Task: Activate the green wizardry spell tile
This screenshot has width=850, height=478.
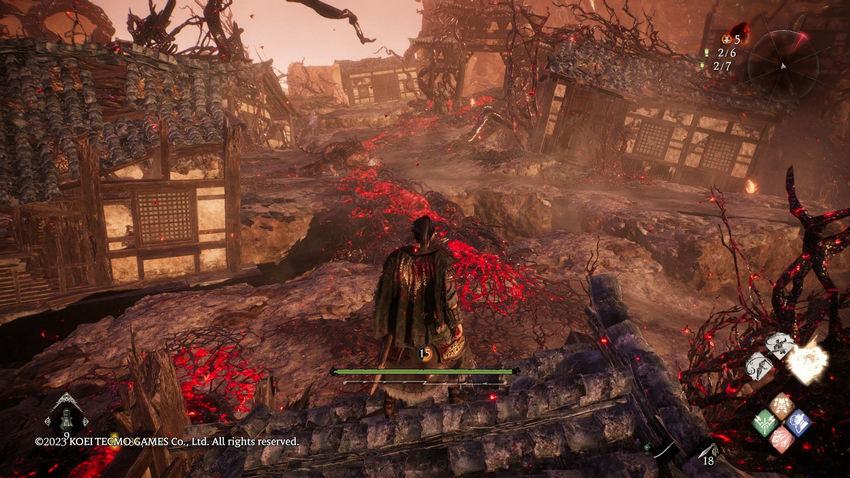Action: [765, 422]
